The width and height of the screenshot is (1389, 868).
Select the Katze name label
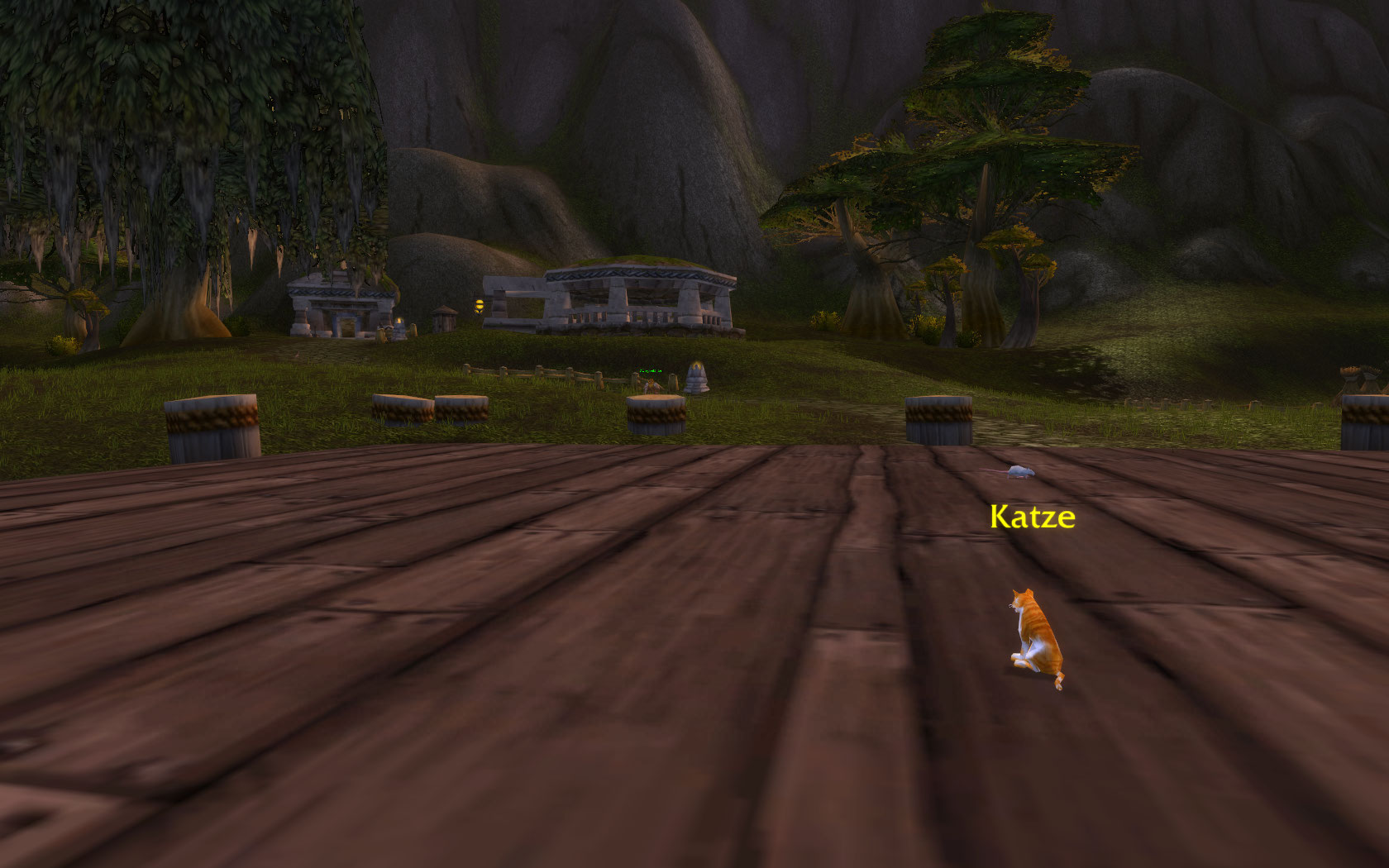pyautogui.click(x=1033, y=517)
